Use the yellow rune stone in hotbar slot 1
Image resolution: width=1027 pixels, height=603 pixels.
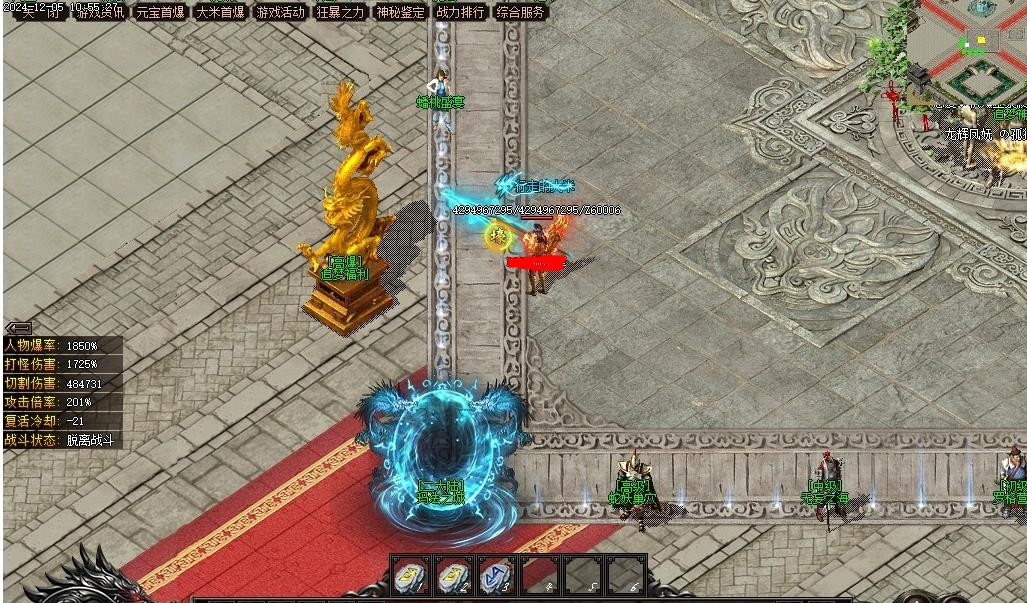pos(409,575)
